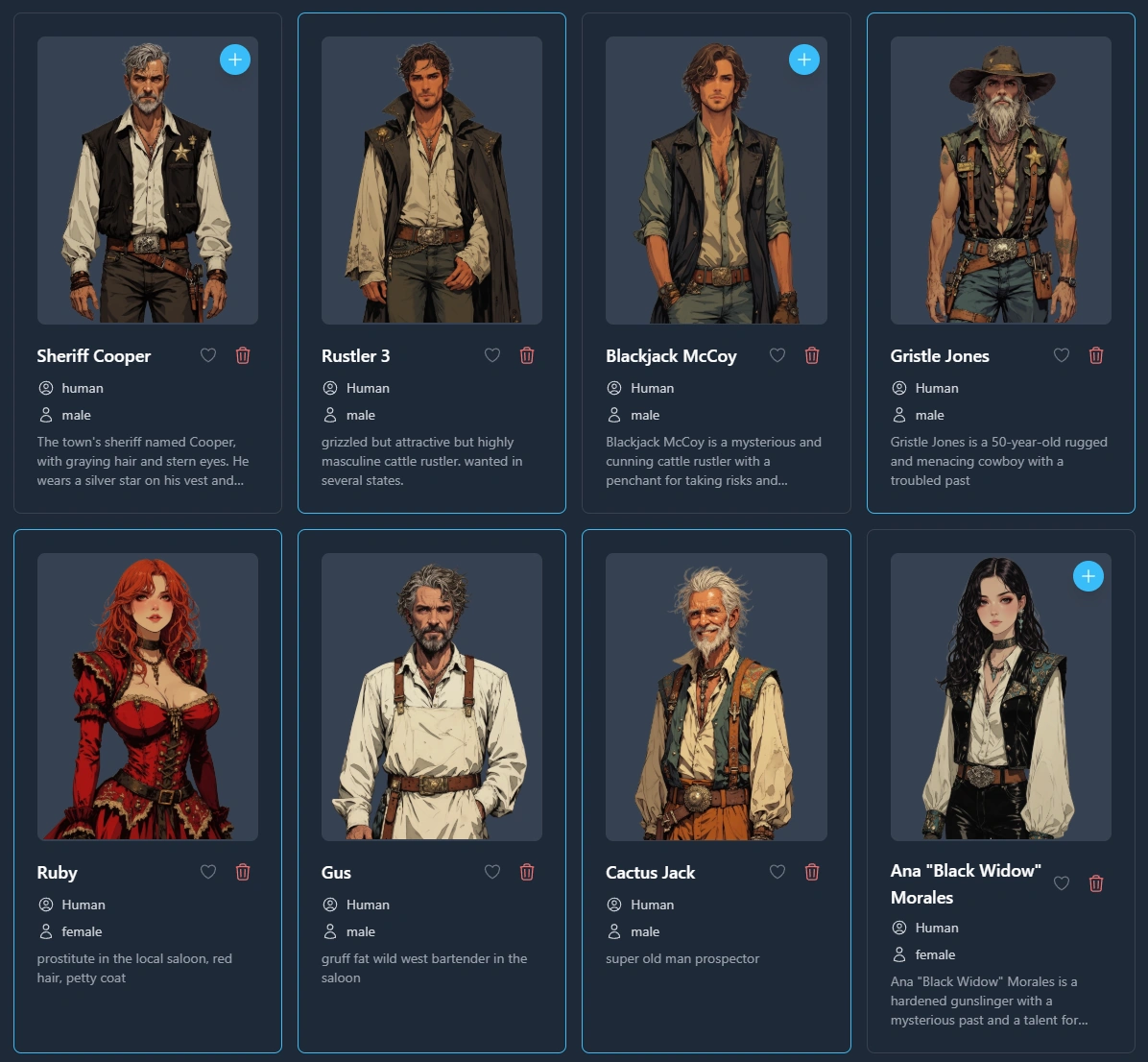
Task: Add Ana "Black Widow" Morales with plus button
Action: (x=1088, y=576)
